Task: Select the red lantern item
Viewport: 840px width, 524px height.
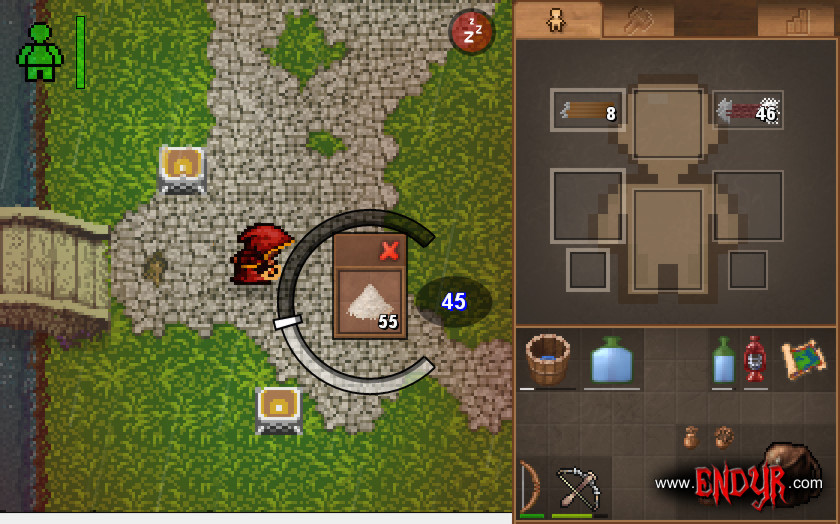Action: pyautogui.click(x=754, y=359)
